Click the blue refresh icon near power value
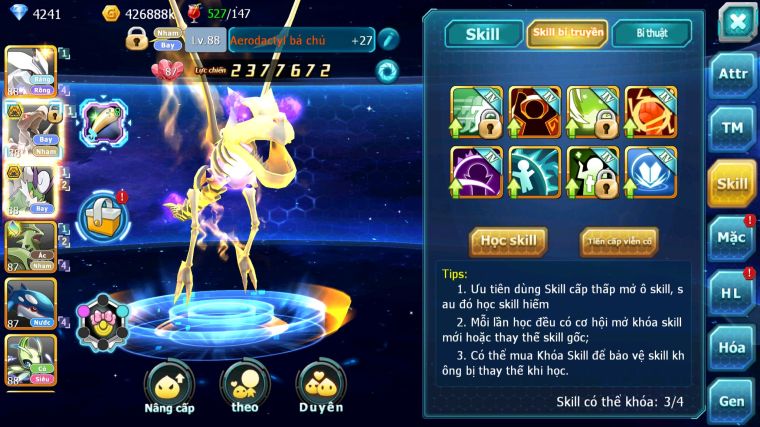 click(387, 70)
